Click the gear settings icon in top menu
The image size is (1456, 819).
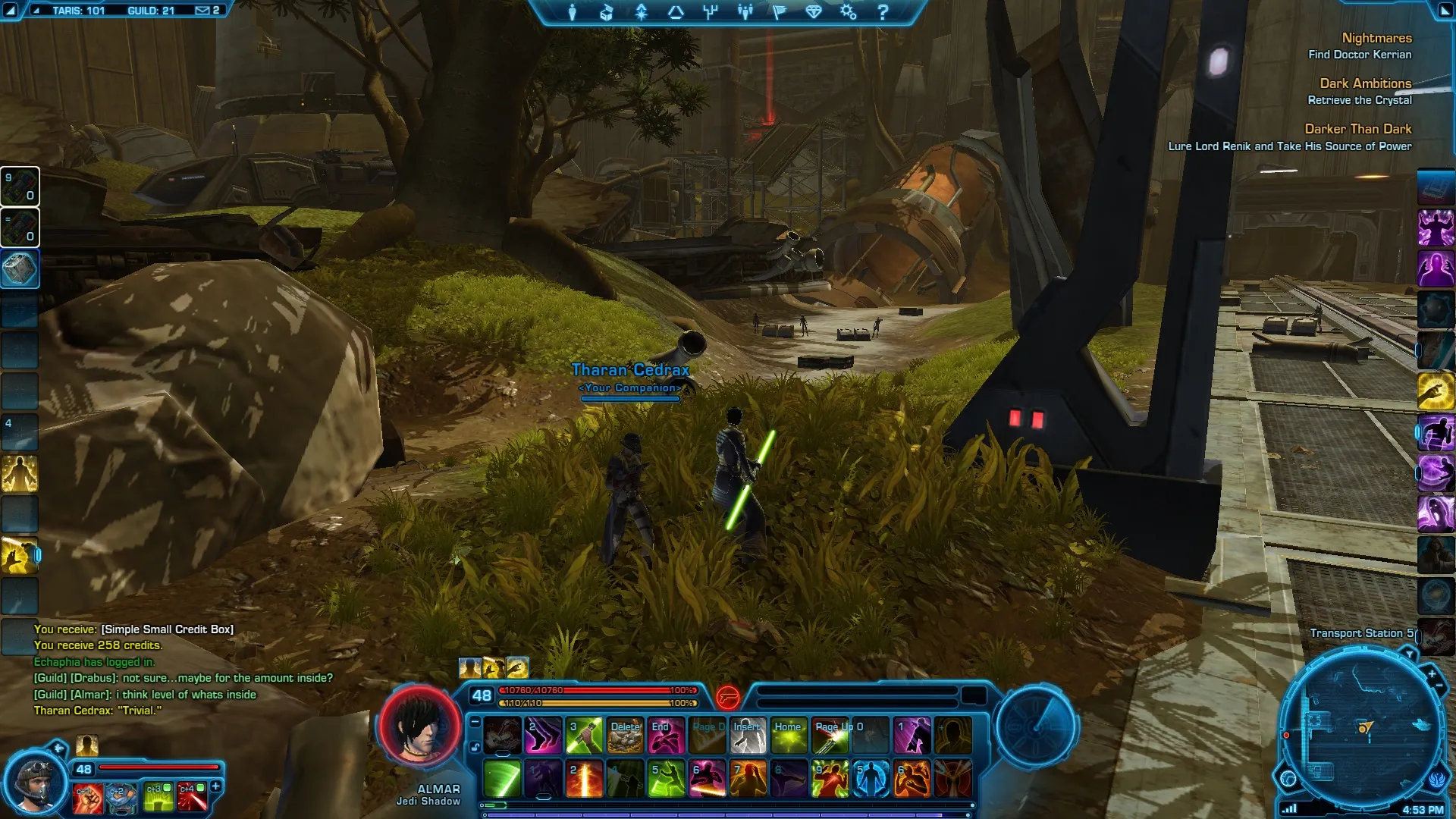point(848,12)
